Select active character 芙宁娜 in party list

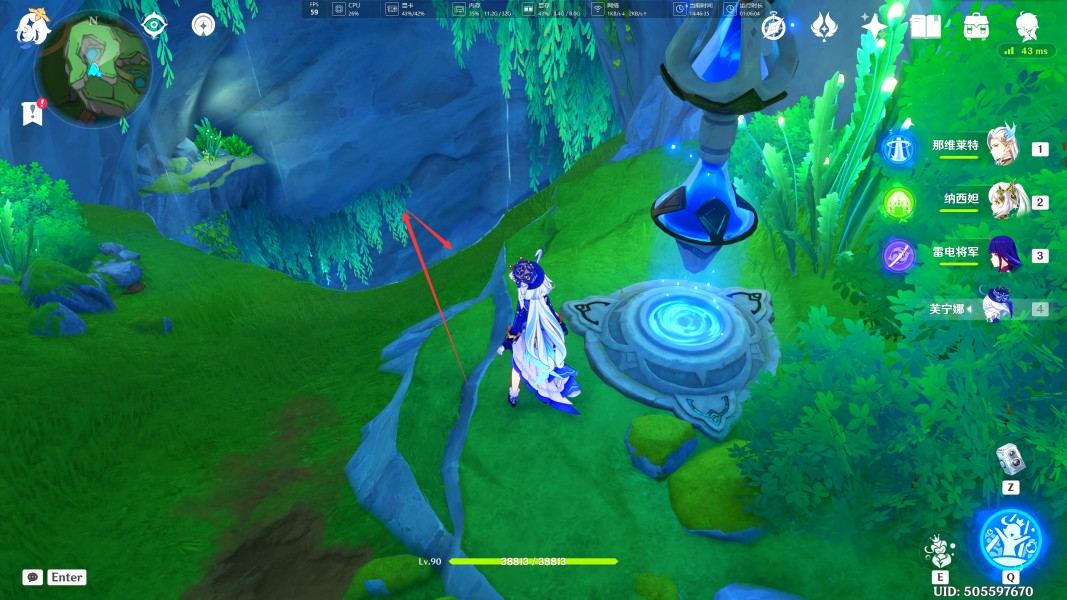tap(1000, 308)
